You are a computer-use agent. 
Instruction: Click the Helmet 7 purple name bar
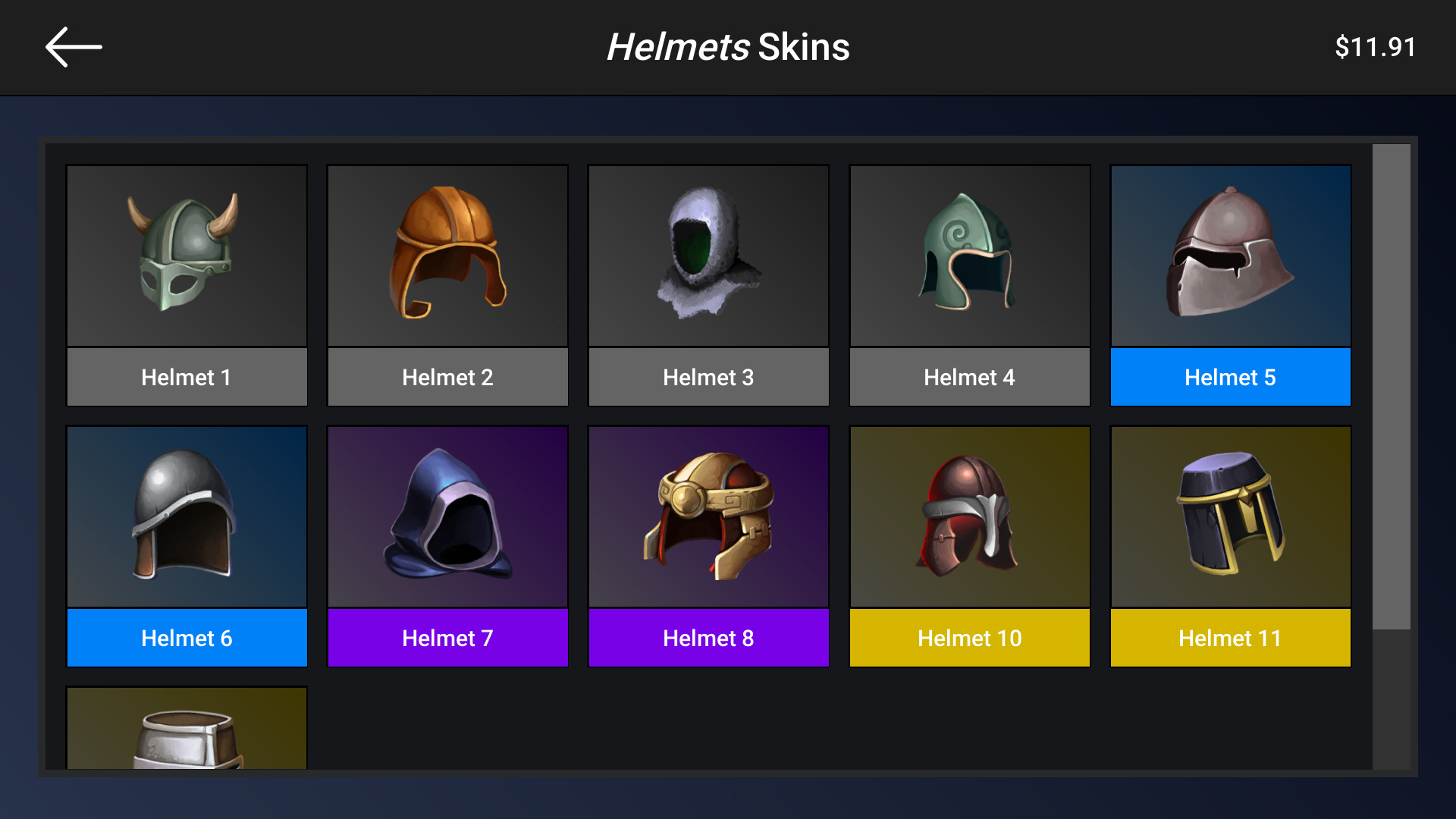(447, 638)
